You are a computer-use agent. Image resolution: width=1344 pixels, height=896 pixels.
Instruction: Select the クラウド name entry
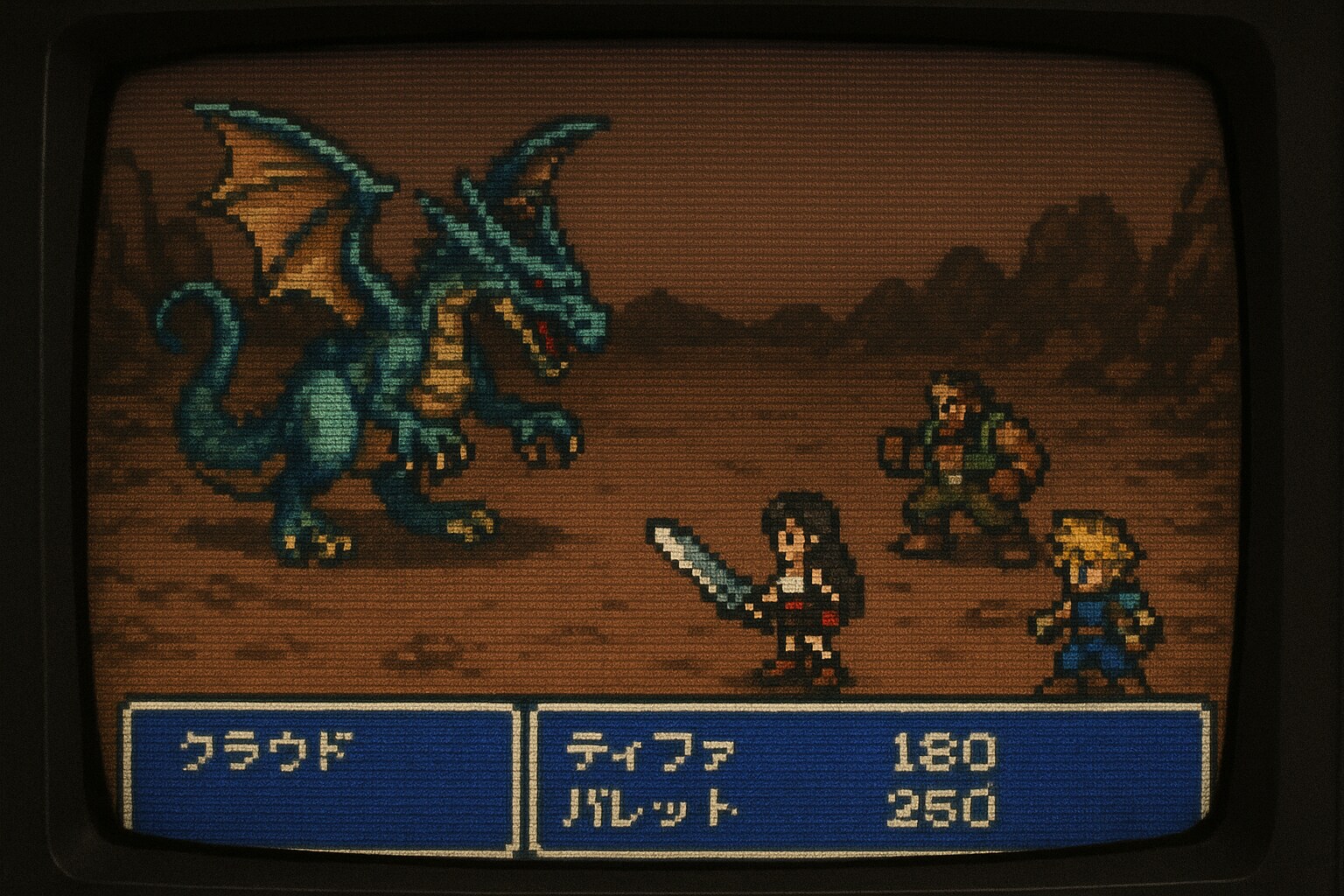[x=271, y=751]
